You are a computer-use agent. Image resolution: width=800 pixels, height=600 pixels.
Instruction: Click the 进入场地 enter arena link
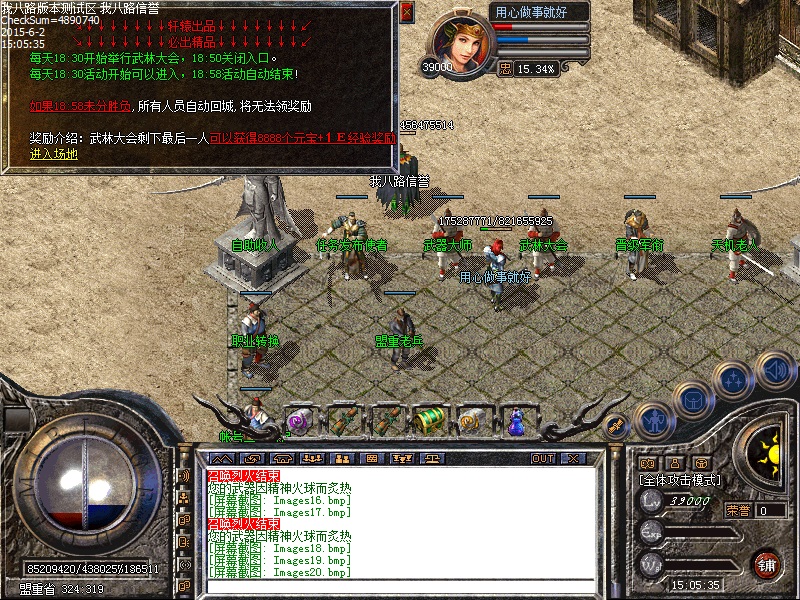coord(54,154)
